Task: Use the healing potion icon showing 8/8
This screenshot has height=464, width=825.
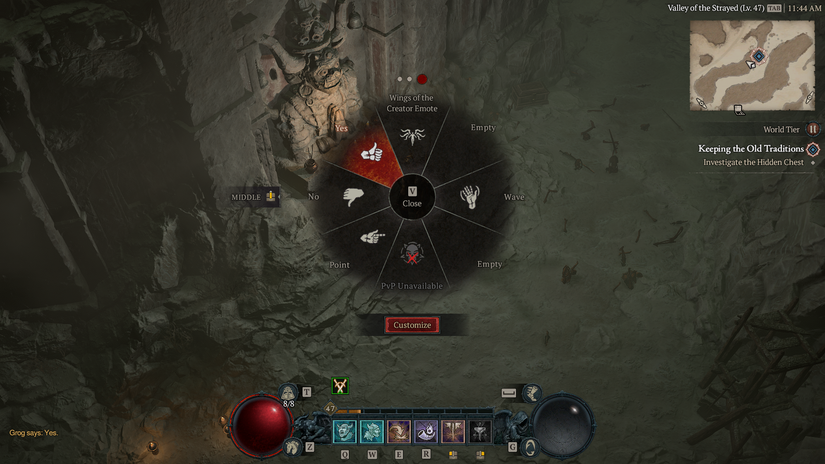Action: (x=288, y=392)
